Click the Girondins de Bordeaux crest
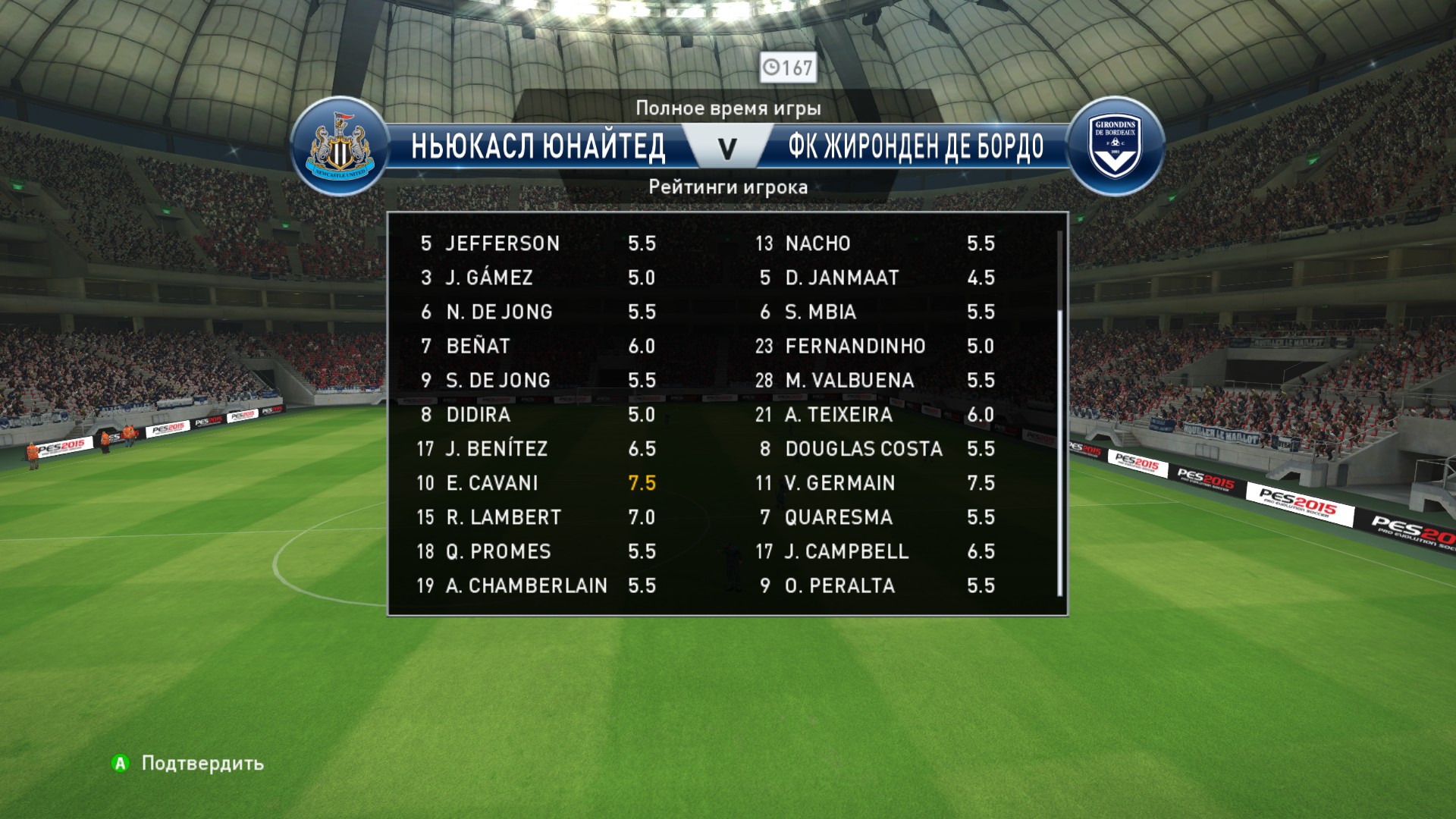Image resolution: width=1456 pixels, height=819 pixels. point(1115,147)
